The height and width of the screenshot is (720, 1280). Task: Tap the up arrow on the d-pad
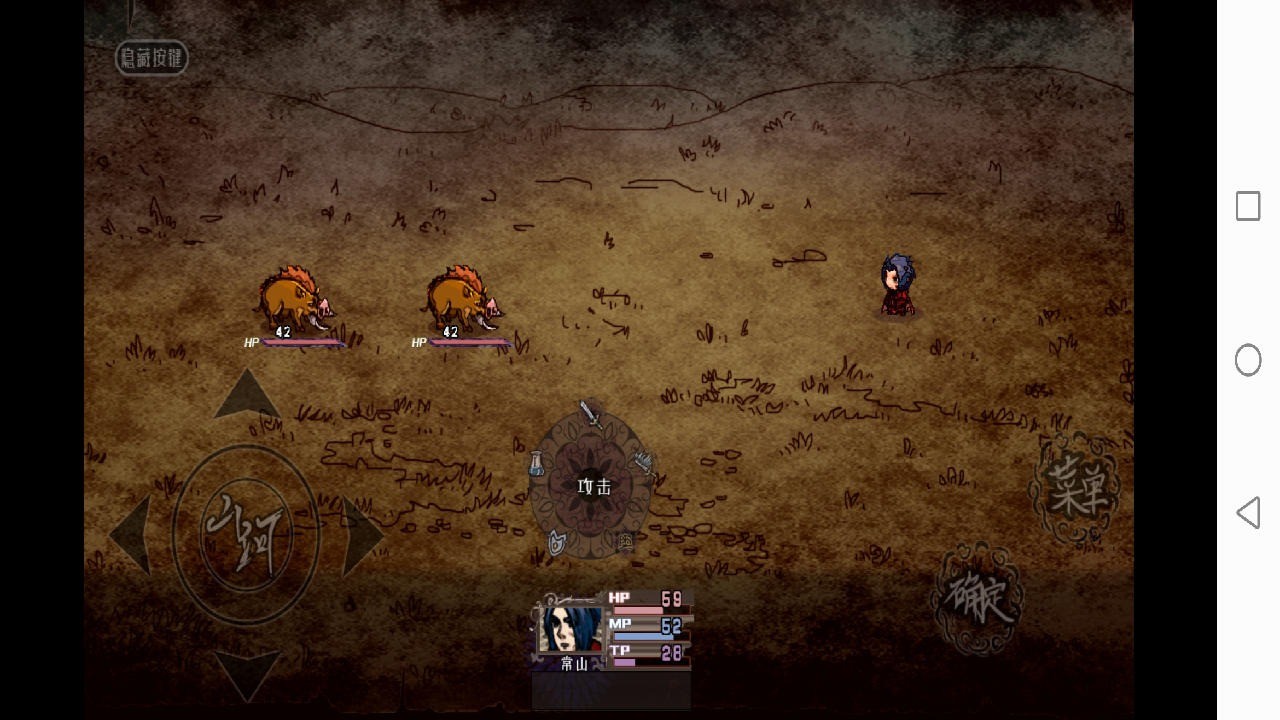(x=246, y=394)
